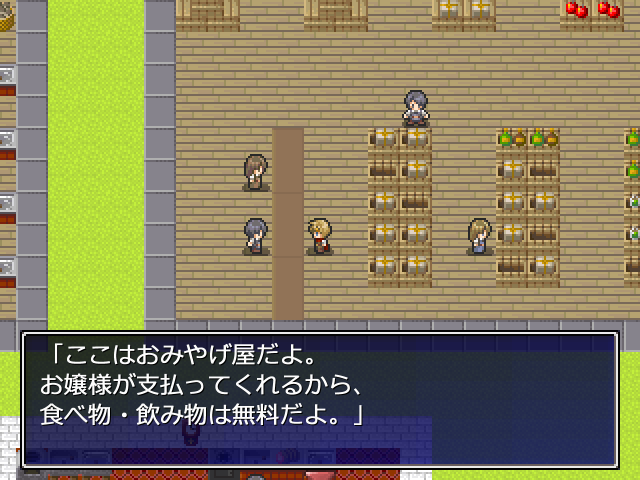Advance the souvenir shop dialogue message window
This screenshot has height=480, width=640.
click(x=320, y=386)
